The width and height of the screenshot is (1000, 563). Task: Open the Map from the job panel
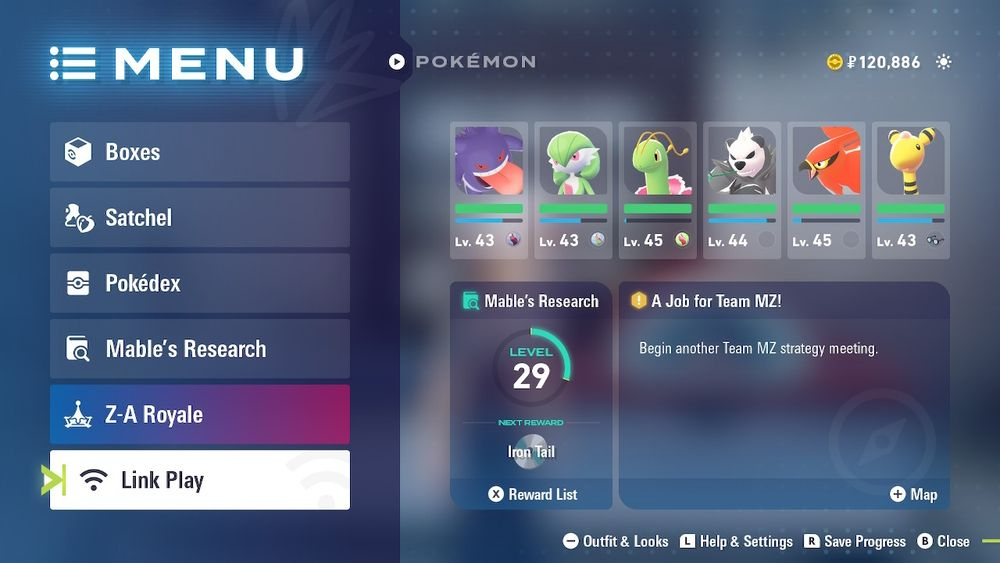click(x=914, y=494)
